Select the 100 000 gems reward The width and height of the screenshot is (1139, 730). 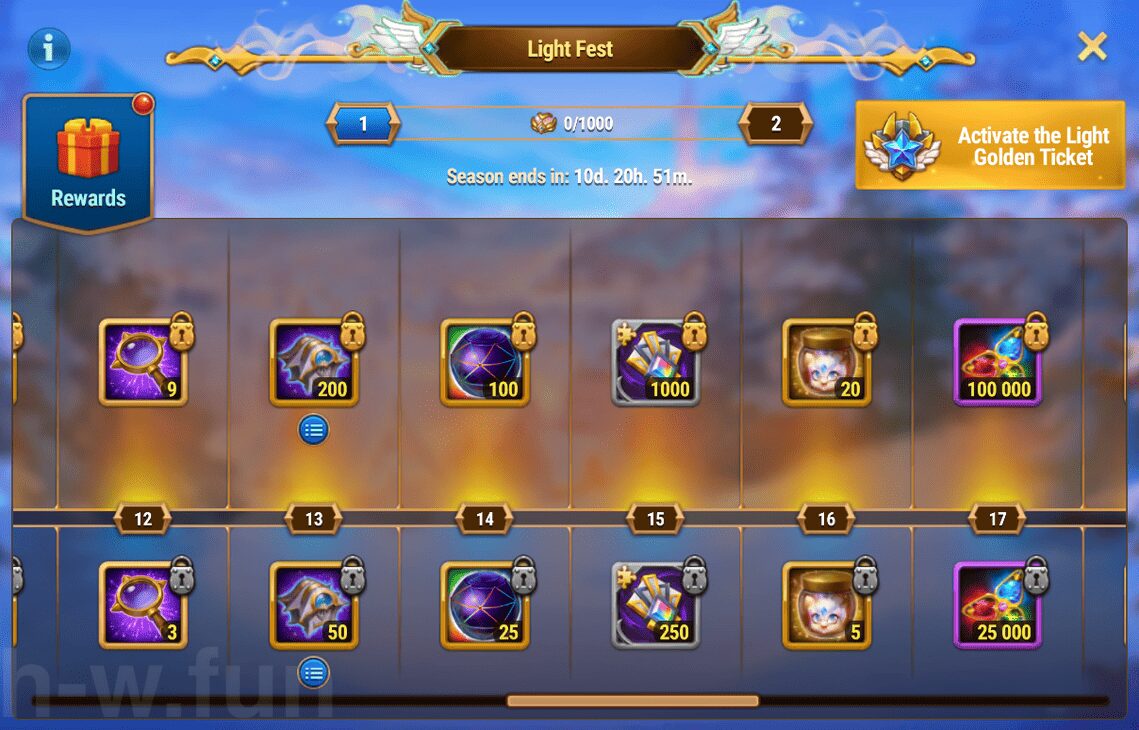(998, 362)
